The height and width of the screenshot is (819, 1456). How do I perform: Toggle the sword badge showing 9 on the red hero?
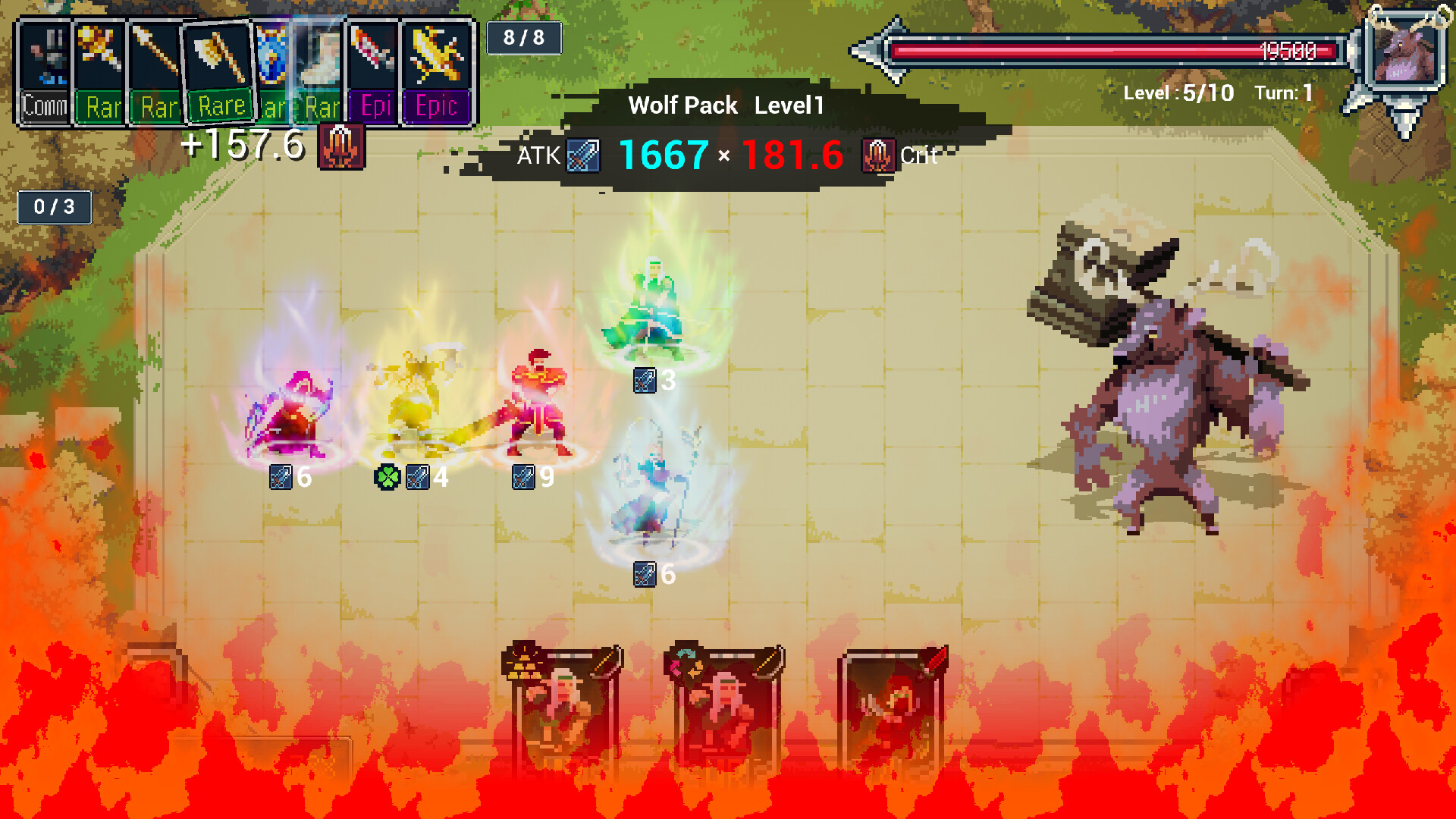[522, 478]
